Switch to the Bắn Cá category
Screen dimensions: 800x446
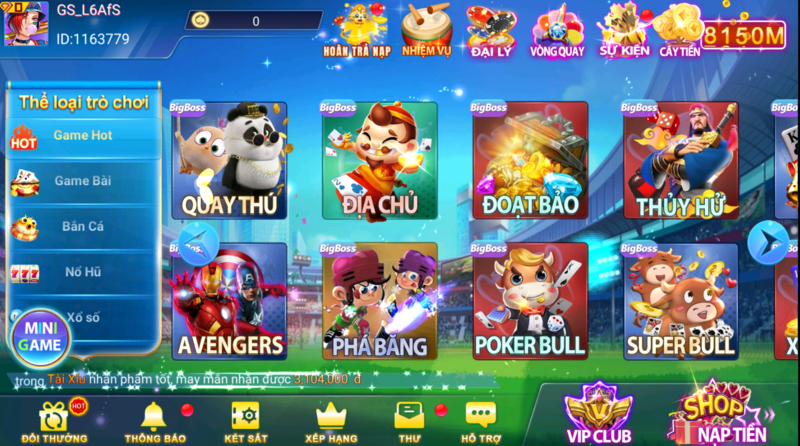[83, 228]
